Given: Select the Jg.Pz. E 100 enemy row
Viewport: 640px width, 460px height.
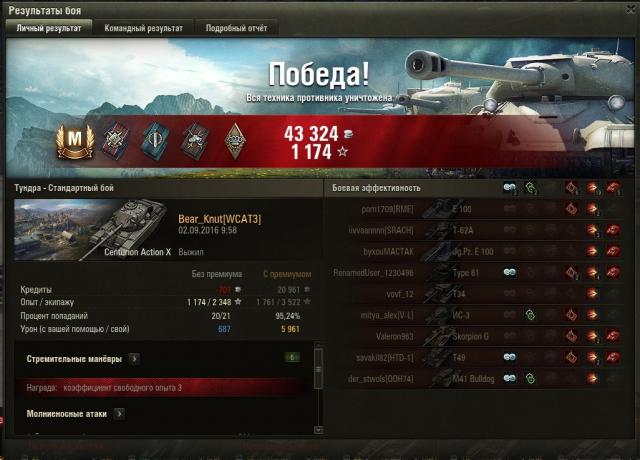Looking at the screenshot, I should tap(470, 251).
